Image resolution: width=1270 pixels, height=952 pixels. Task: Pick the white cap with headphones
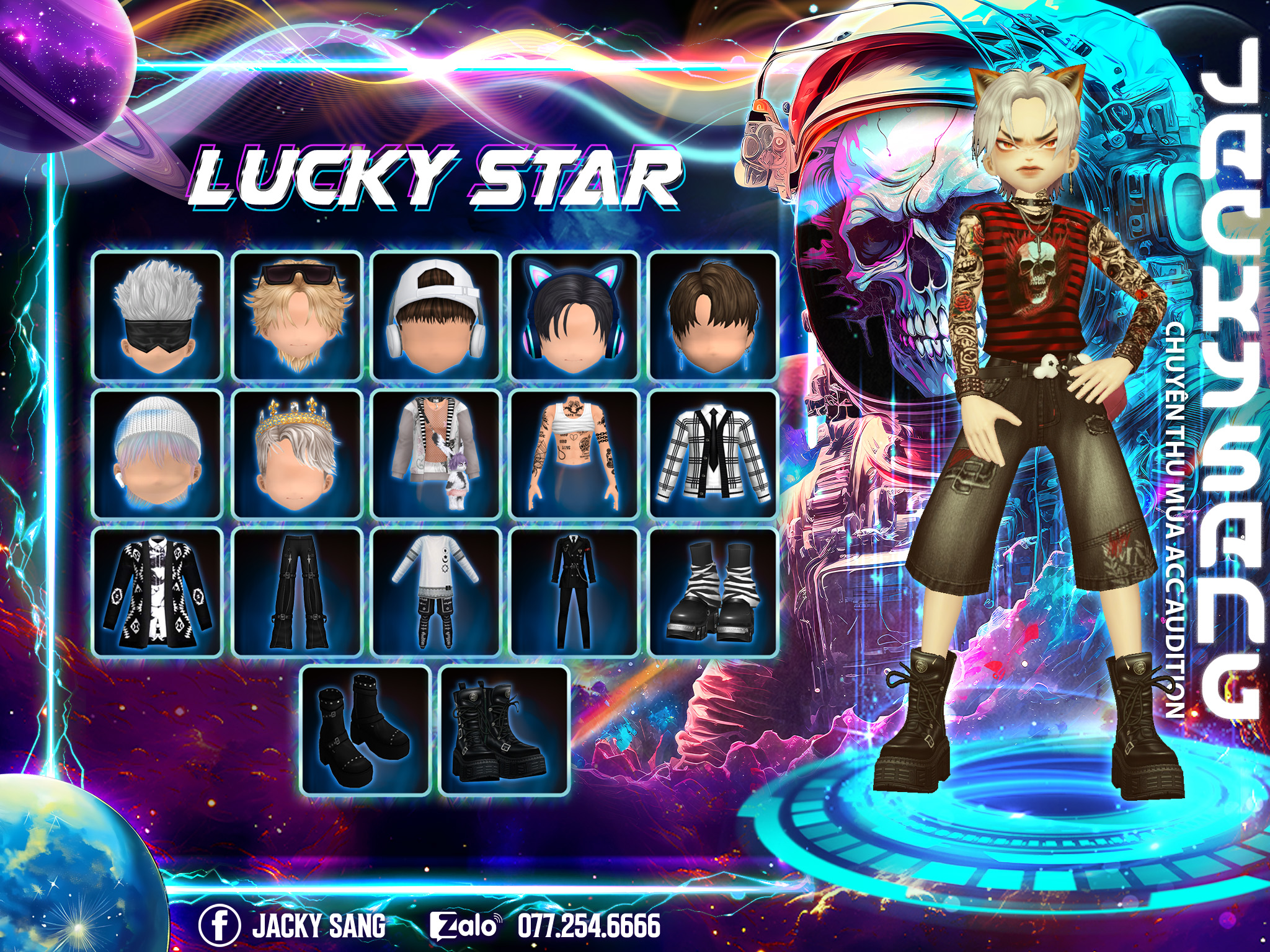click(436, 315)
